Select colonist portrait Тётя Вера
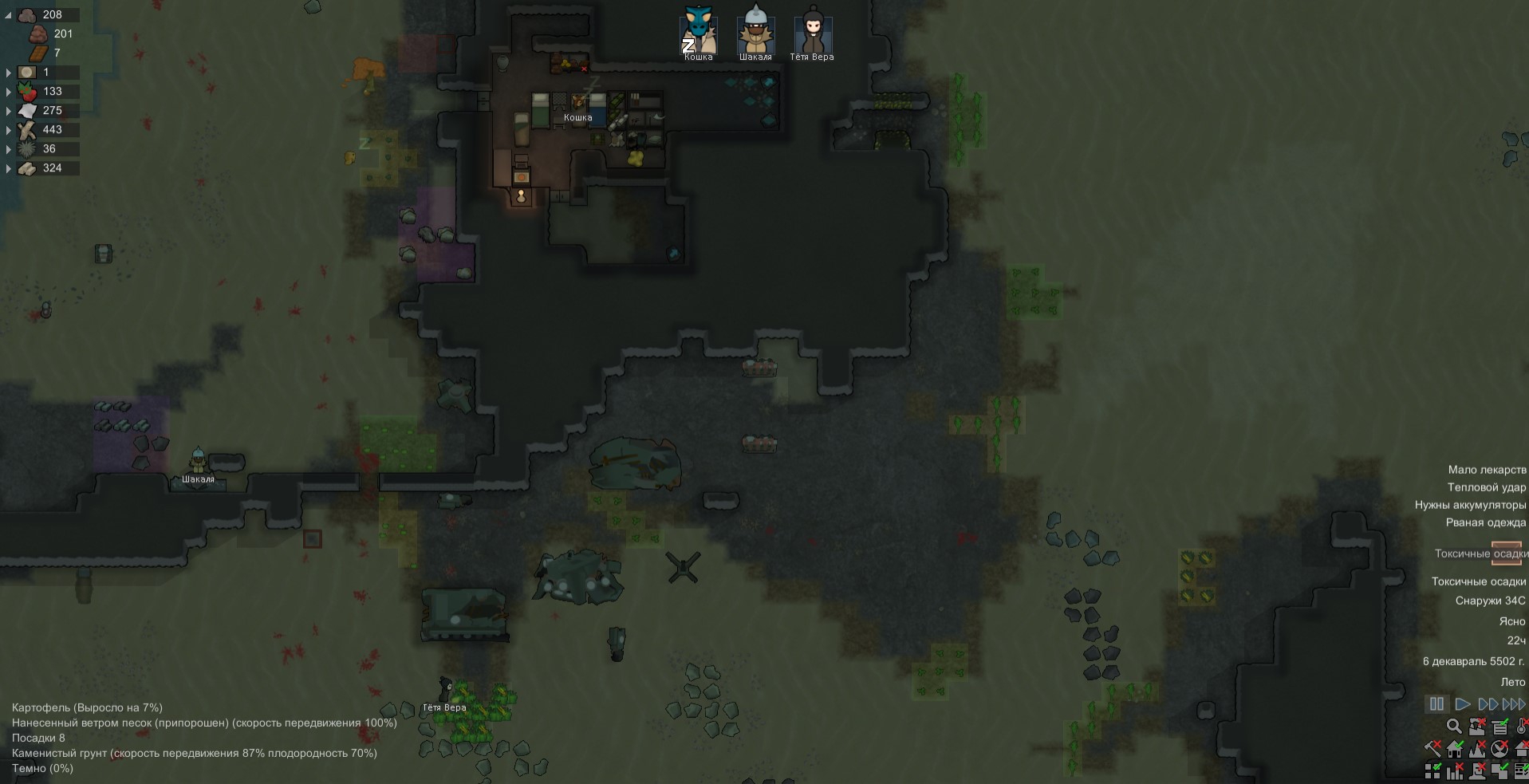1529x784 pixels. coord(812,32)
